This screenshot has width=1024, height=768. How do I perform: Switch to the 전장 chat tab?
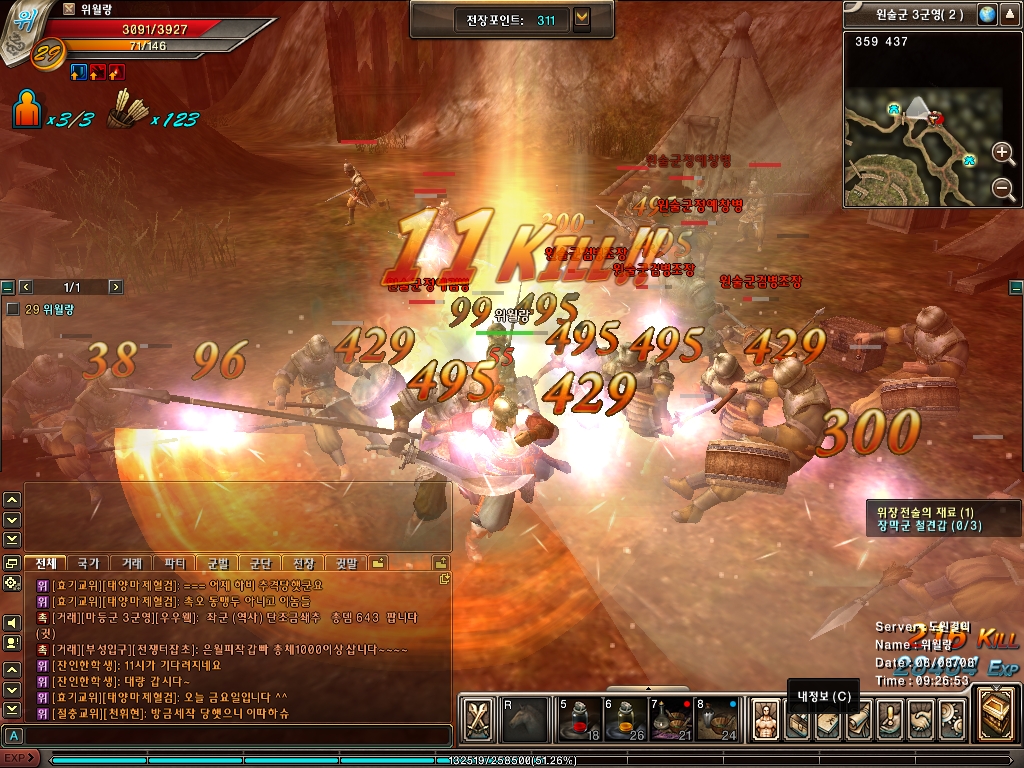(304, 563)
